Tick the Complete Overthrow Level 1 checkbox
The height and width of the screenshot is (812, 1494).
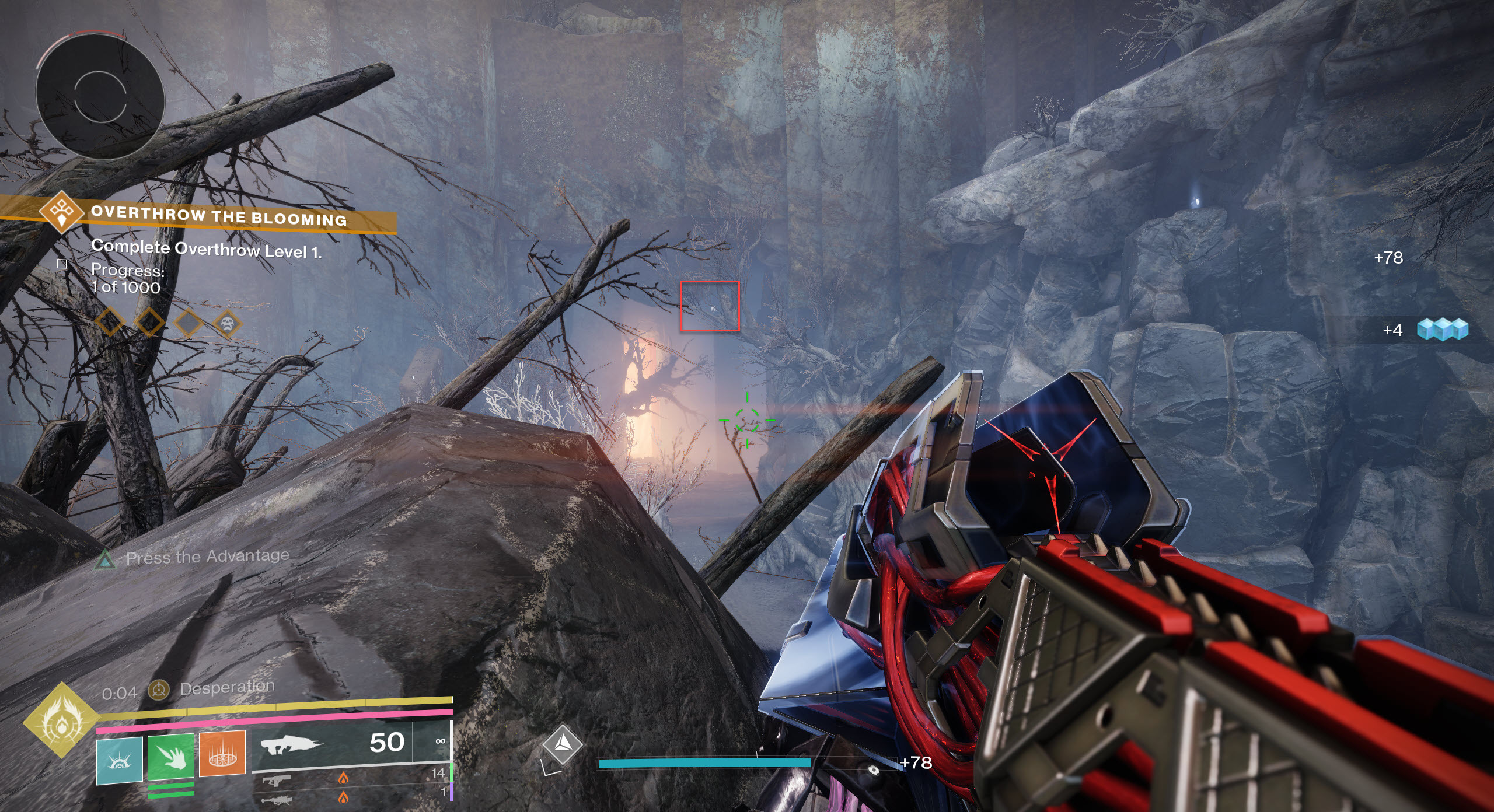pos(62,264)
